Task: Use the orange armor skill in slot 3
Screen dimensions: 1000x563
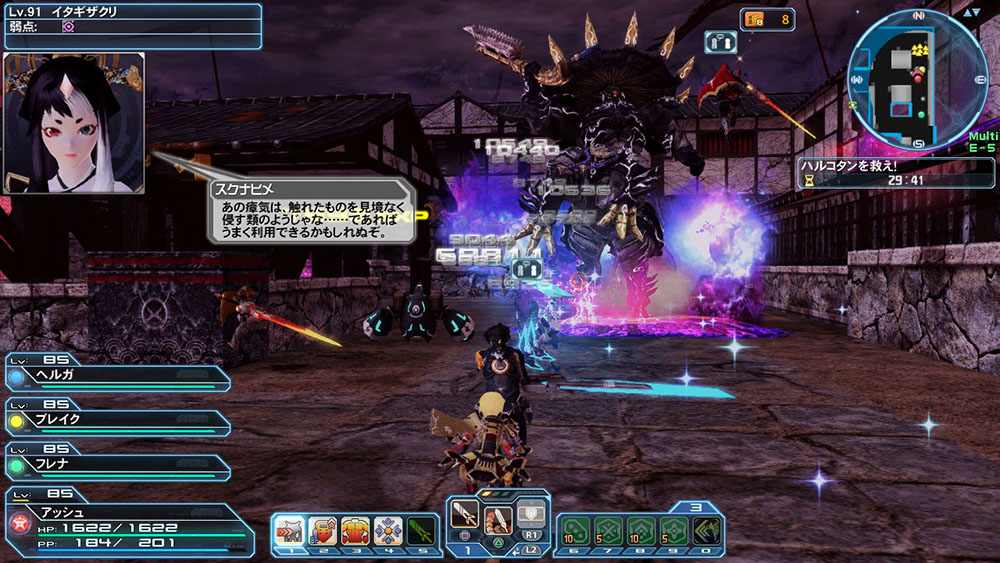Action: [x=356, y=529]
